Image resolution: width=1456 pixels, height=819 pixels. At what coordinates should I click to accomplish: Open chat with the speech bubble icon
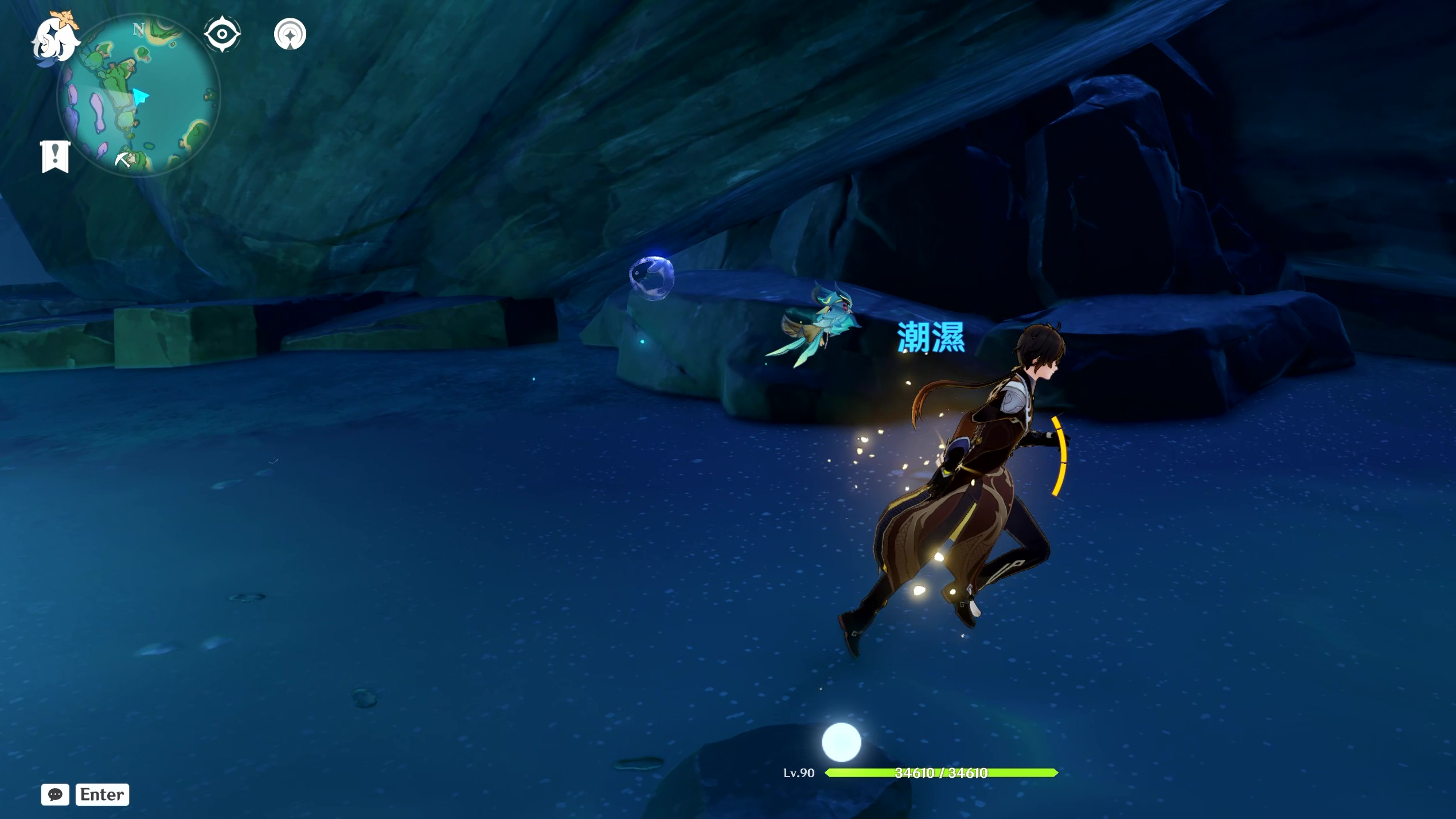pyautogui.click(x=56, y=794)
